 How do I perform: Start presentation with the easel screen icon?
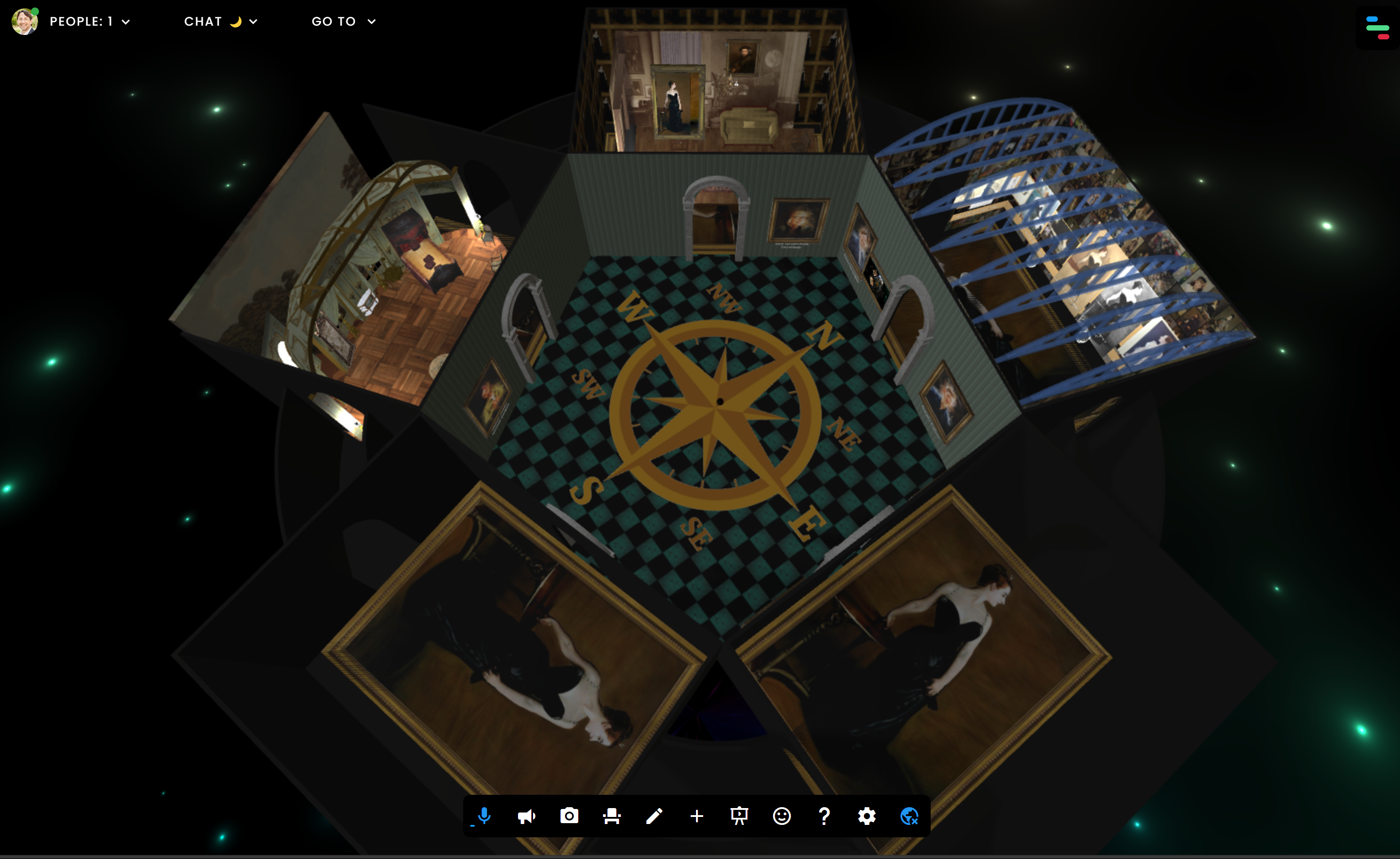739,816
